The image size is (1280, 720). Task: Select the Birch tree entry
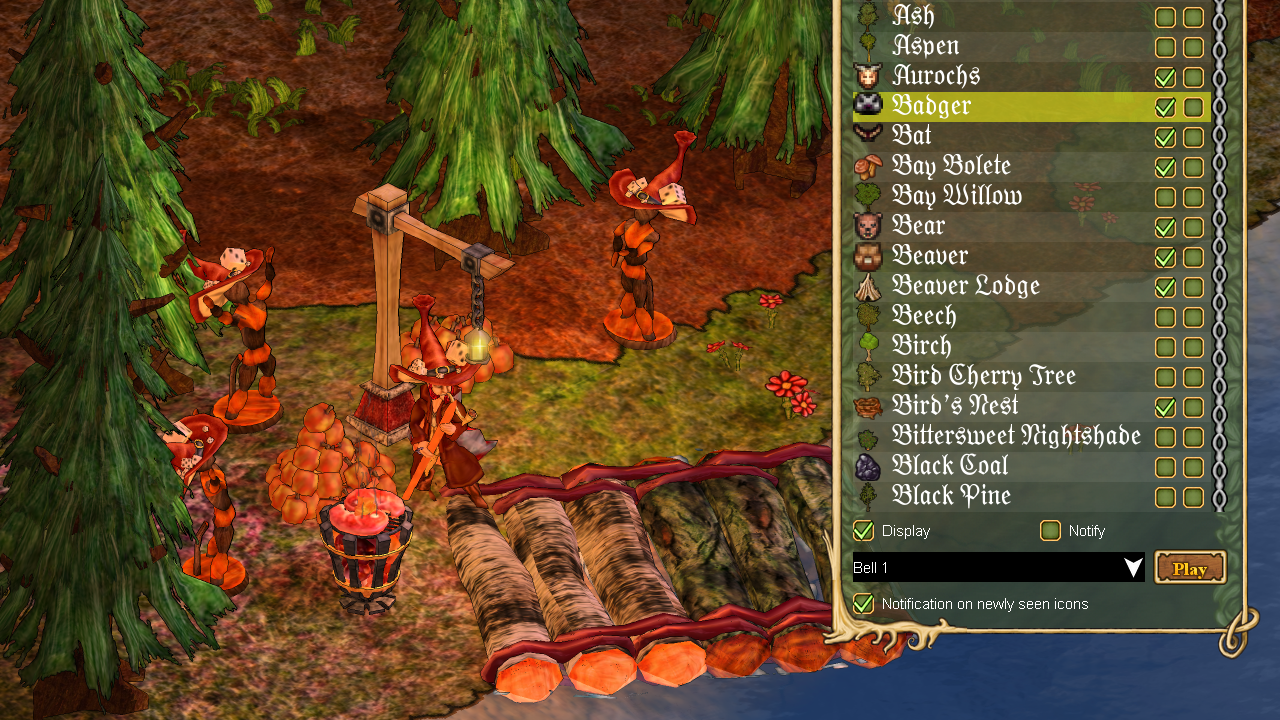[x=921, y=346]
